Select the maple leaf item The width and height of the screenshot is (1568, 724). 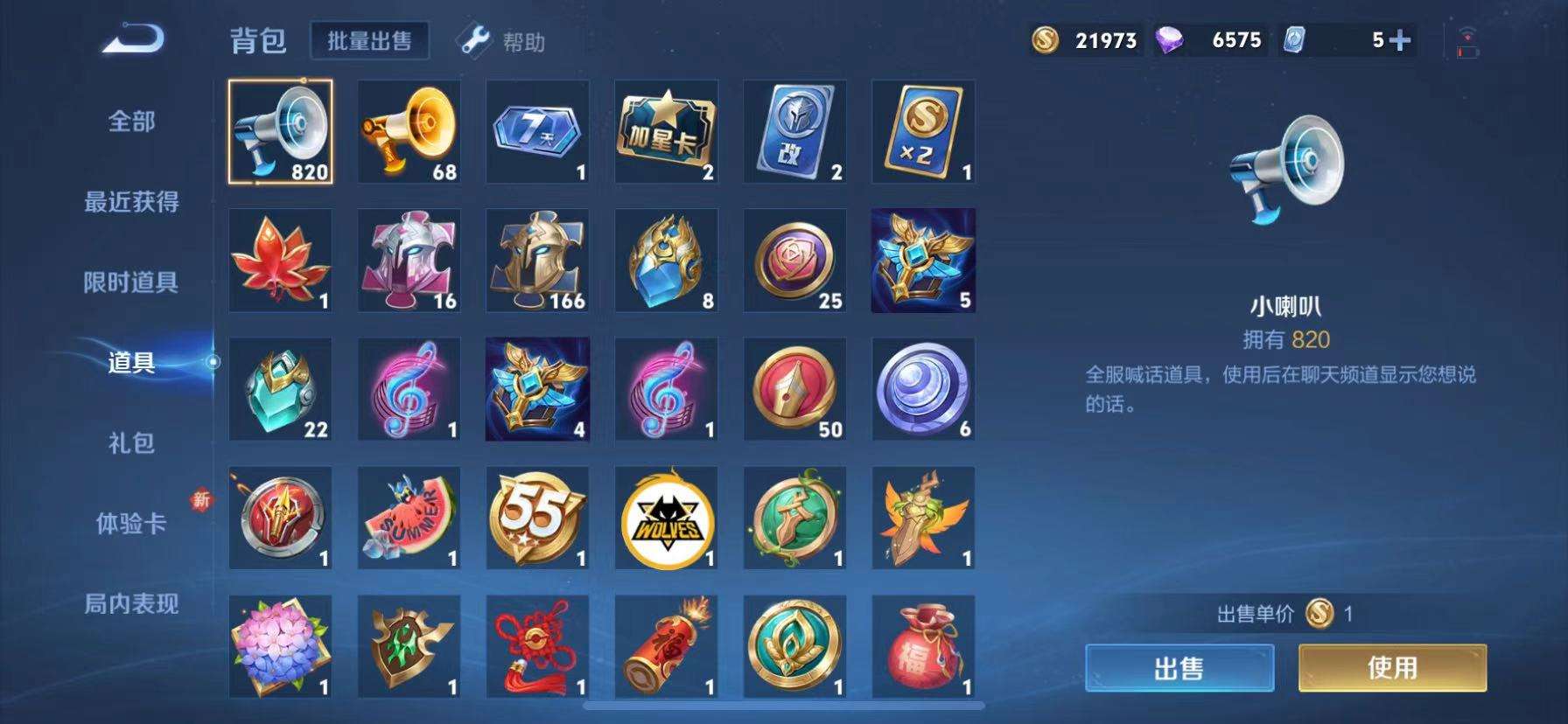pyautogui.click(x=279, y=260)
